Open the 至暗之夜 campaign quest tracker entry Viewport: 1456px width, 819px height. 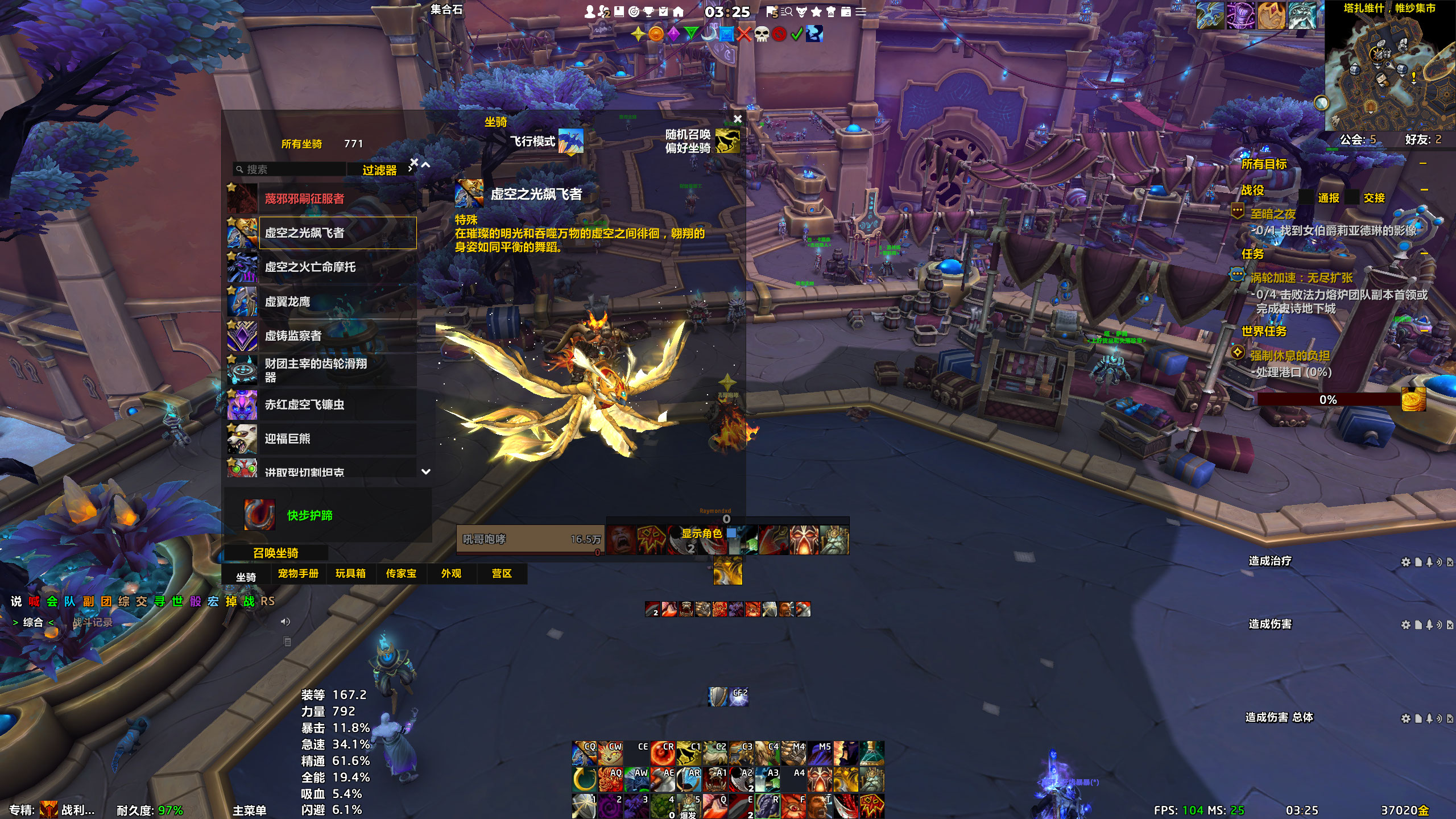[x=1273, y=214]
